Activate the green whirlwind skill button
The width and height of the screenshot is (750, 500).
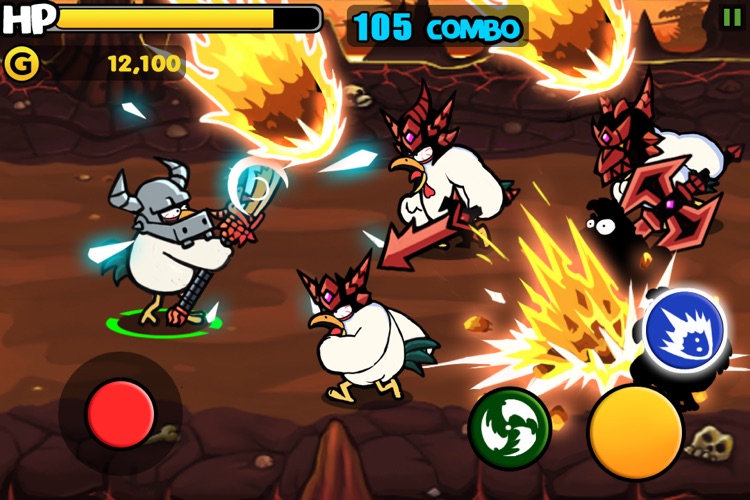[x=510, y=428]
